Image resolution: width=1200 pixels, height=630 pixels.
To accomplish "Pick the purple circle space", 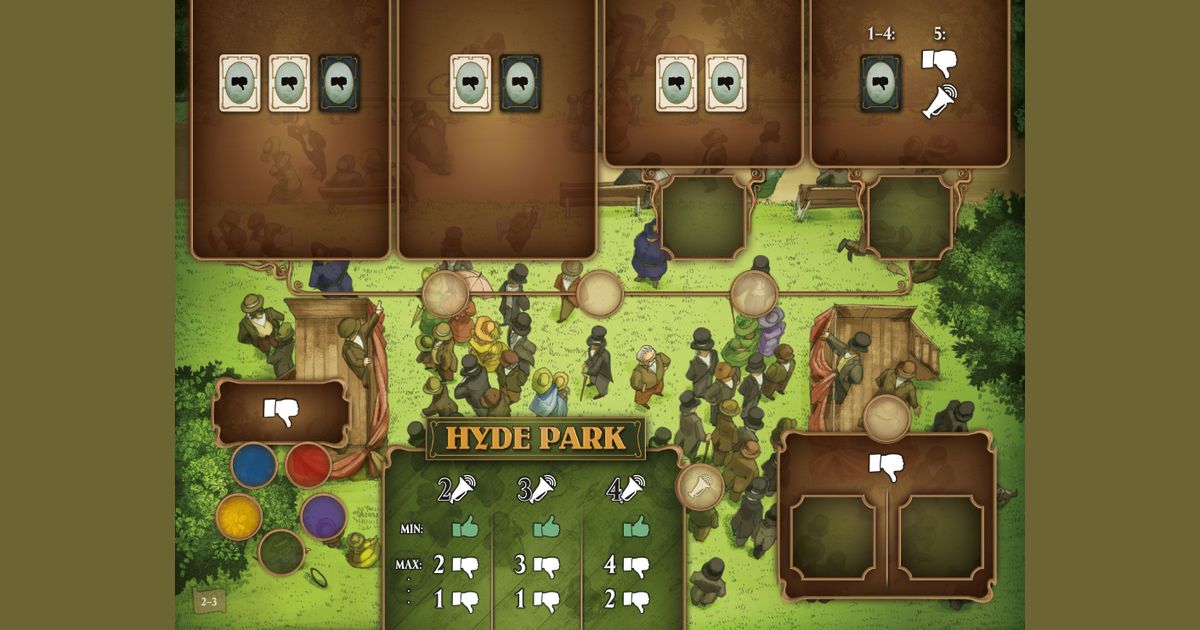I will (x=323, y=516).
